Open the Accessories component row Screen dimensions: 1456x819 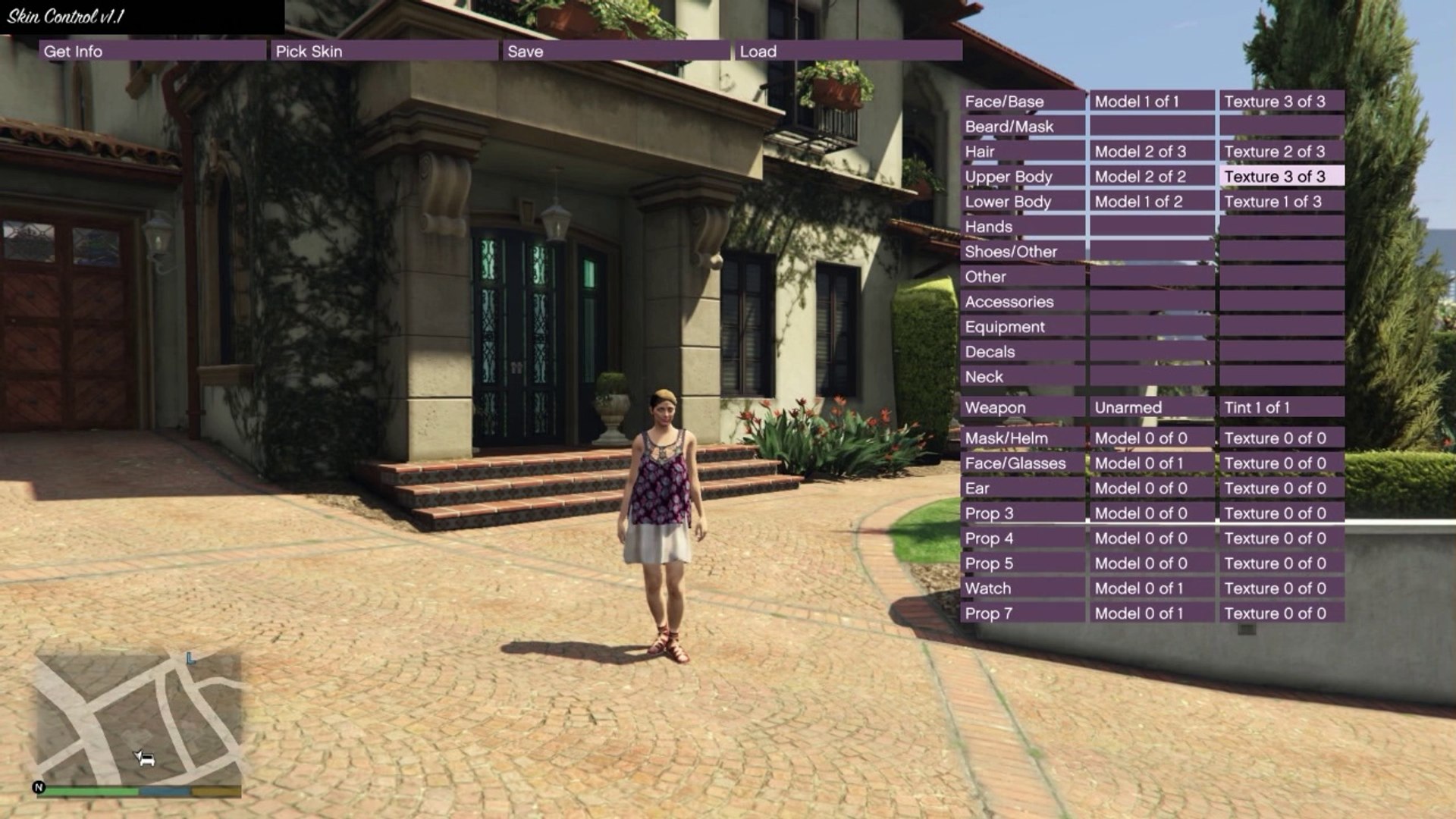1022,301
